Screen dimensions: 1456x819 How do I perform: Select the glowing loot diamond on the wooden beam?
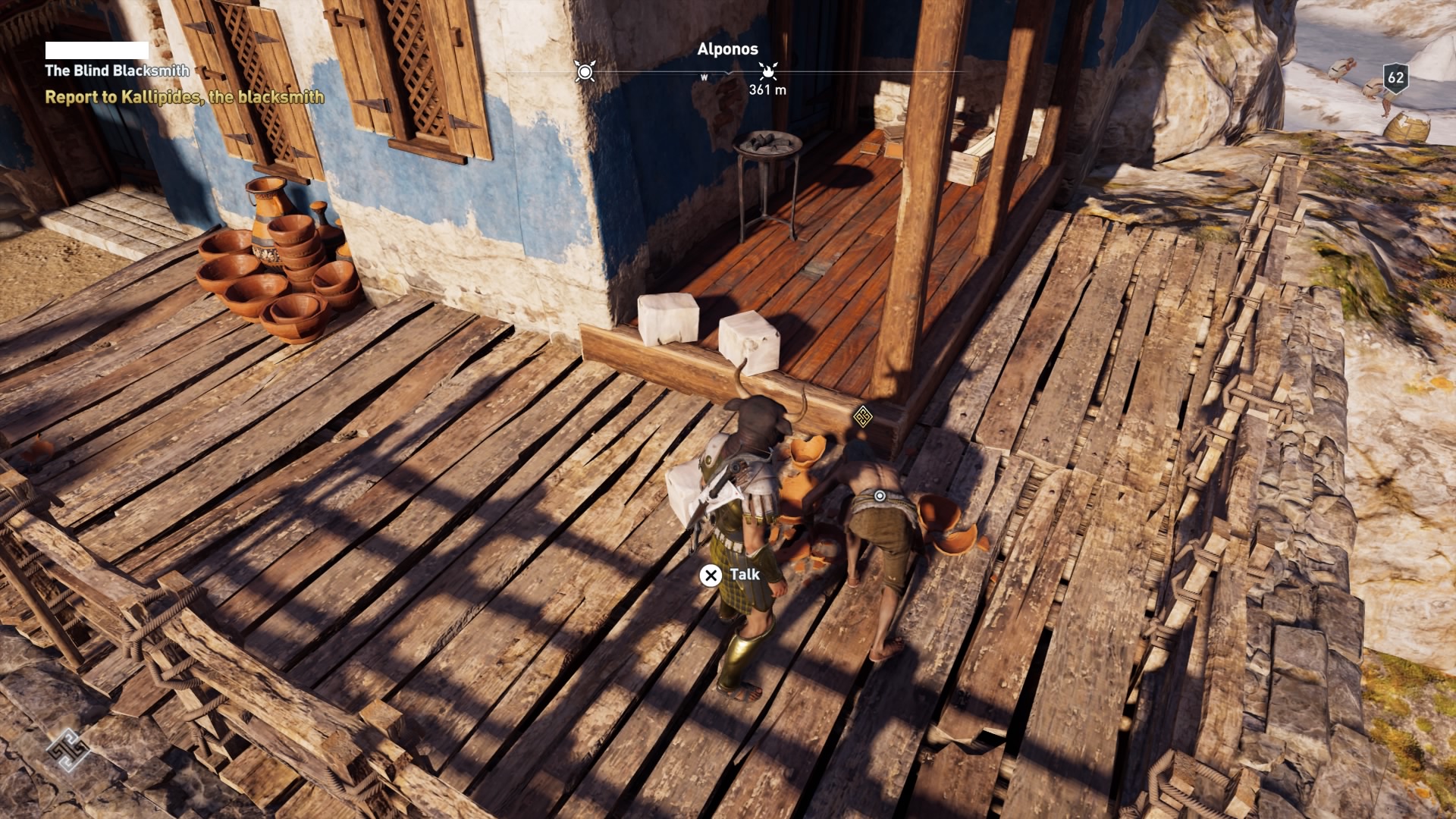point(864,417)
